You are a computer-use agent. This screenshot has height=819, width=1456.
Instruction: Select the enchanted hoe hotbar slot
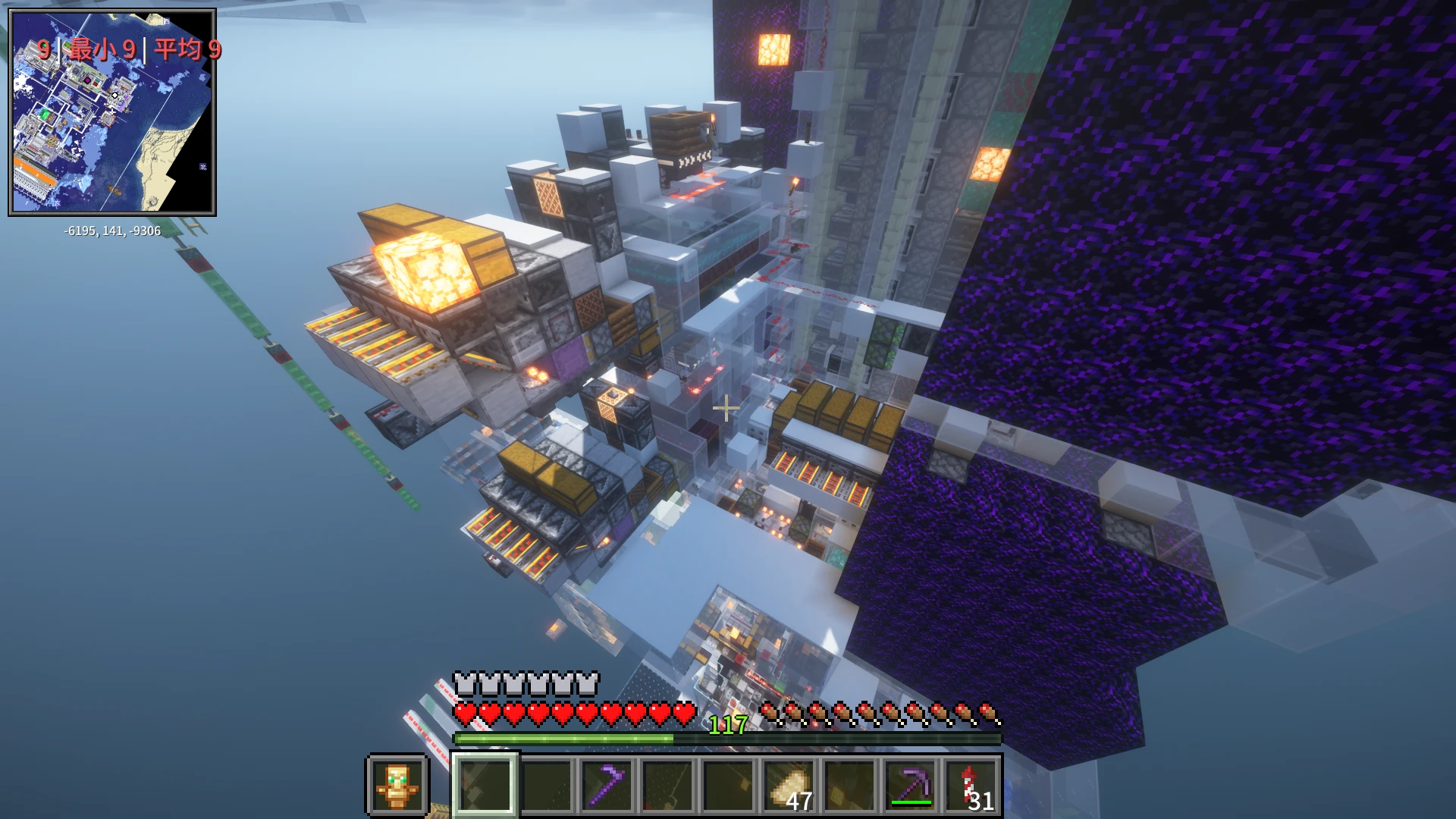tap(607, 785)
